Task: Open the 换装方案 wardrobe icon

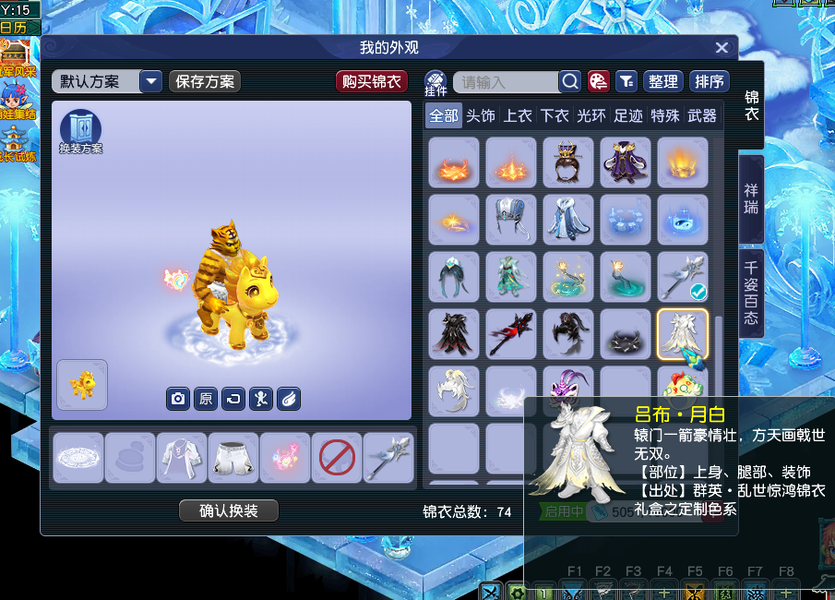Action: (81, 132)
